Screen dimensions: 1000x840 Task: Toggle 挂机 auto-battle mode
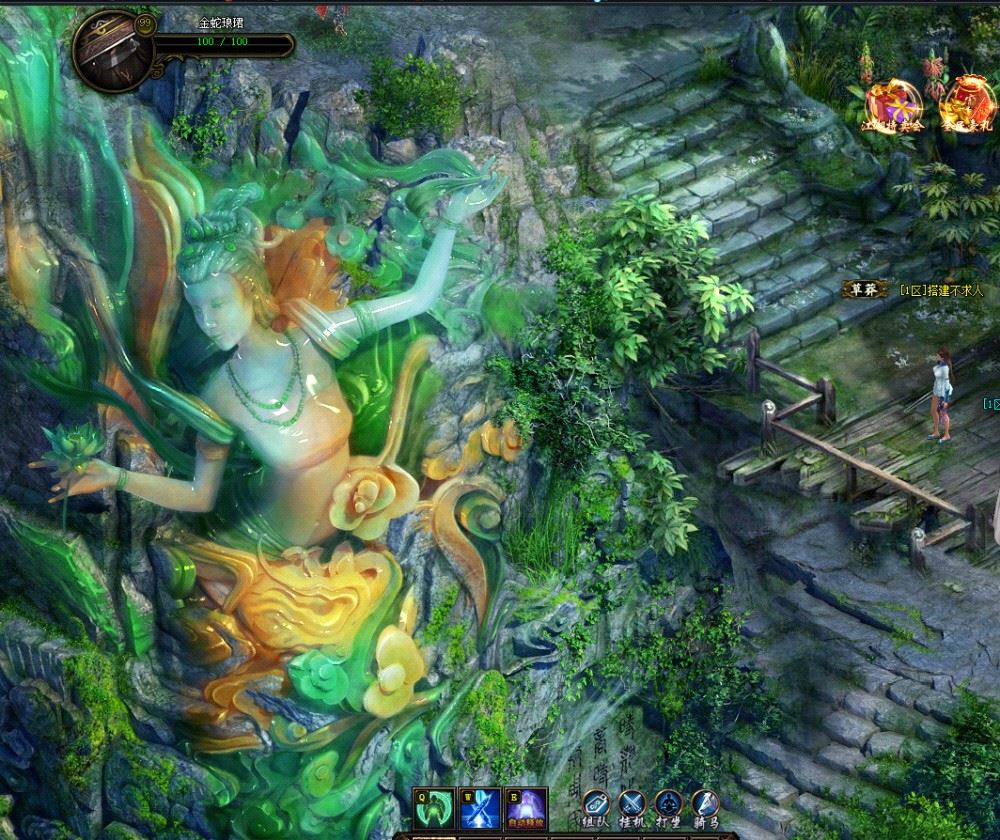[x=633, y=804]
